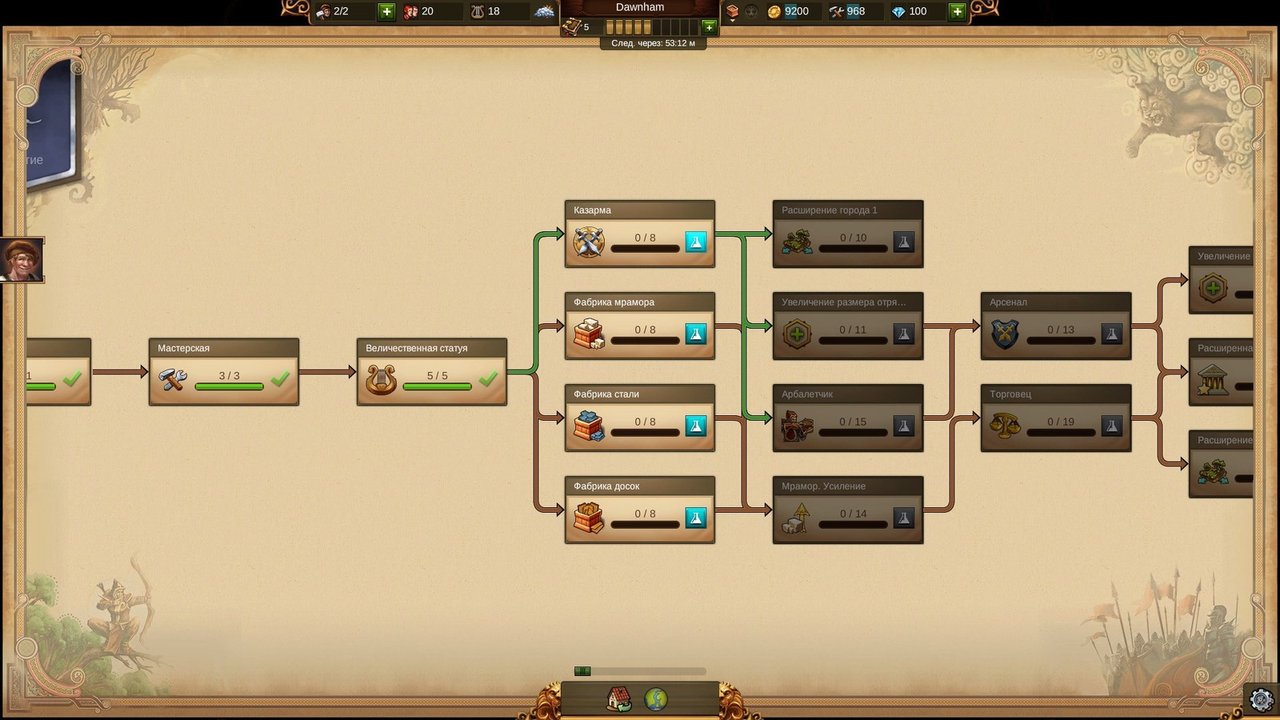Select the Арсенал technology node

point(1055,326)
